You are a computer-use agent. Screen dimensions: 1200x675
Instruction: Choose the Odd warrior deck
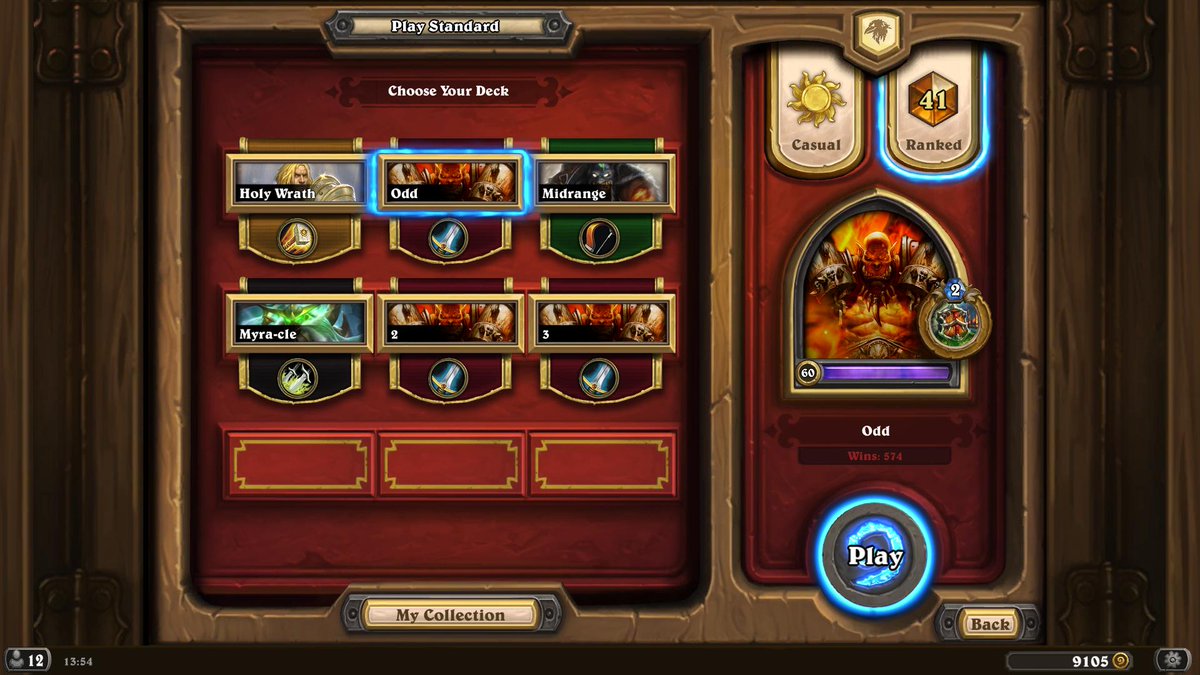tap(449, 183)
